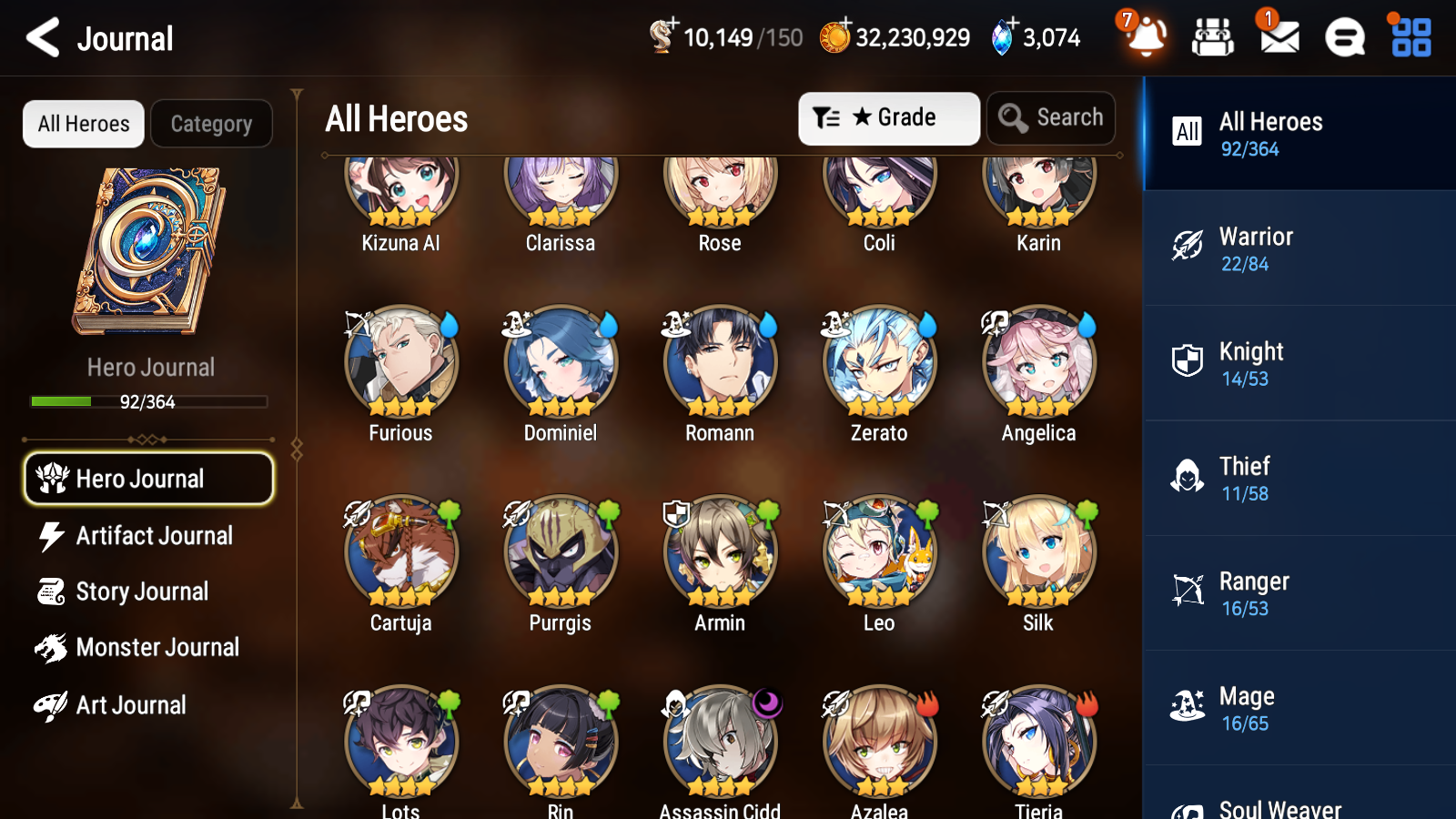This screenshot has height=819, width=1456.
Task: Switch to the Category tab
Action: pyautogui.click(x=211, y=124)
